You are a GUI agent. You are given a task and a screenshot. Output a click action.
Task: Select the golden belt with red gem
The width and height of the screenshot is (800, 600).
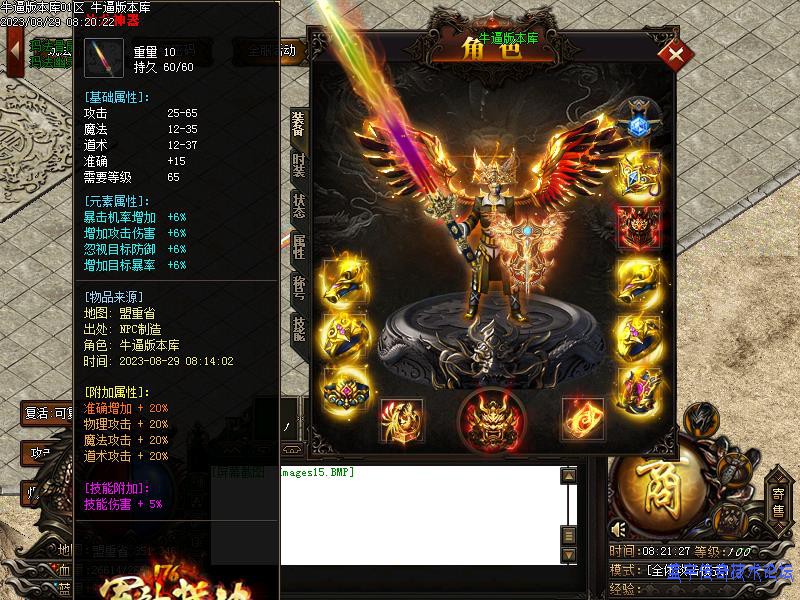pyautogui.click(x=345, y=388)
